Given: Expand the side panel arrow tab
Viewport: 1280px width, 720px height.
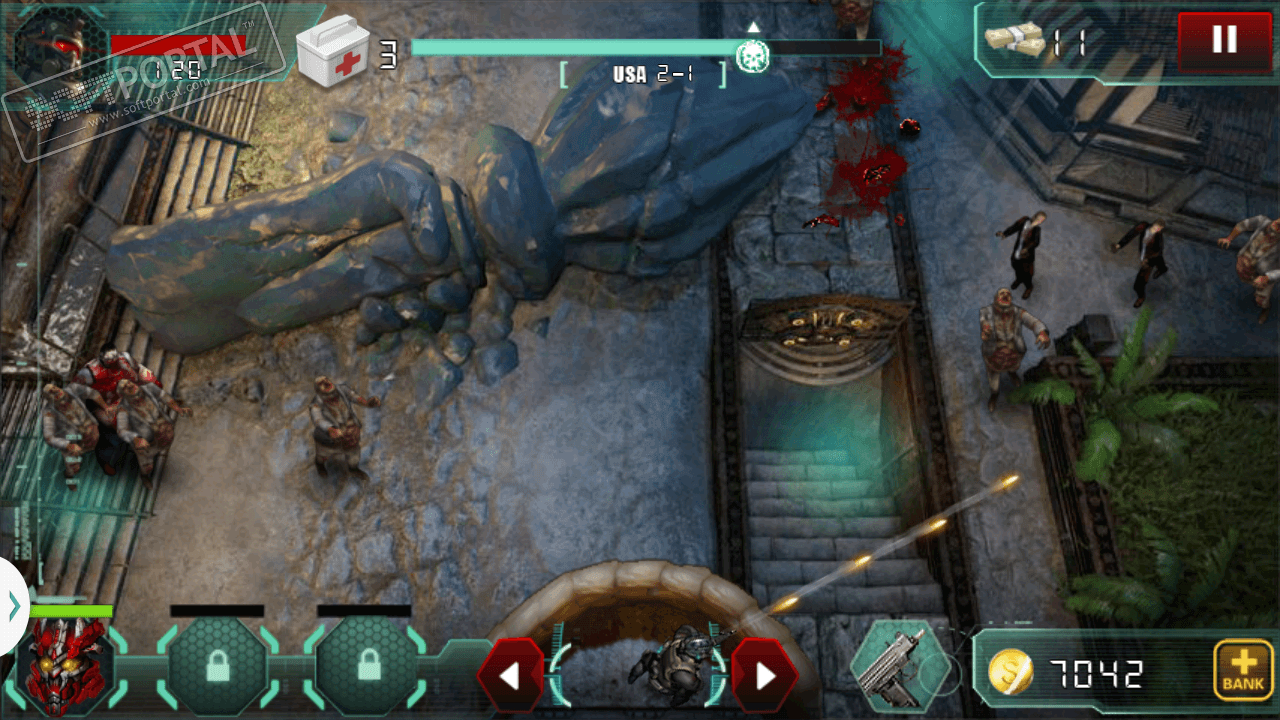Looking at the screenshot, I should pos(13,606).
